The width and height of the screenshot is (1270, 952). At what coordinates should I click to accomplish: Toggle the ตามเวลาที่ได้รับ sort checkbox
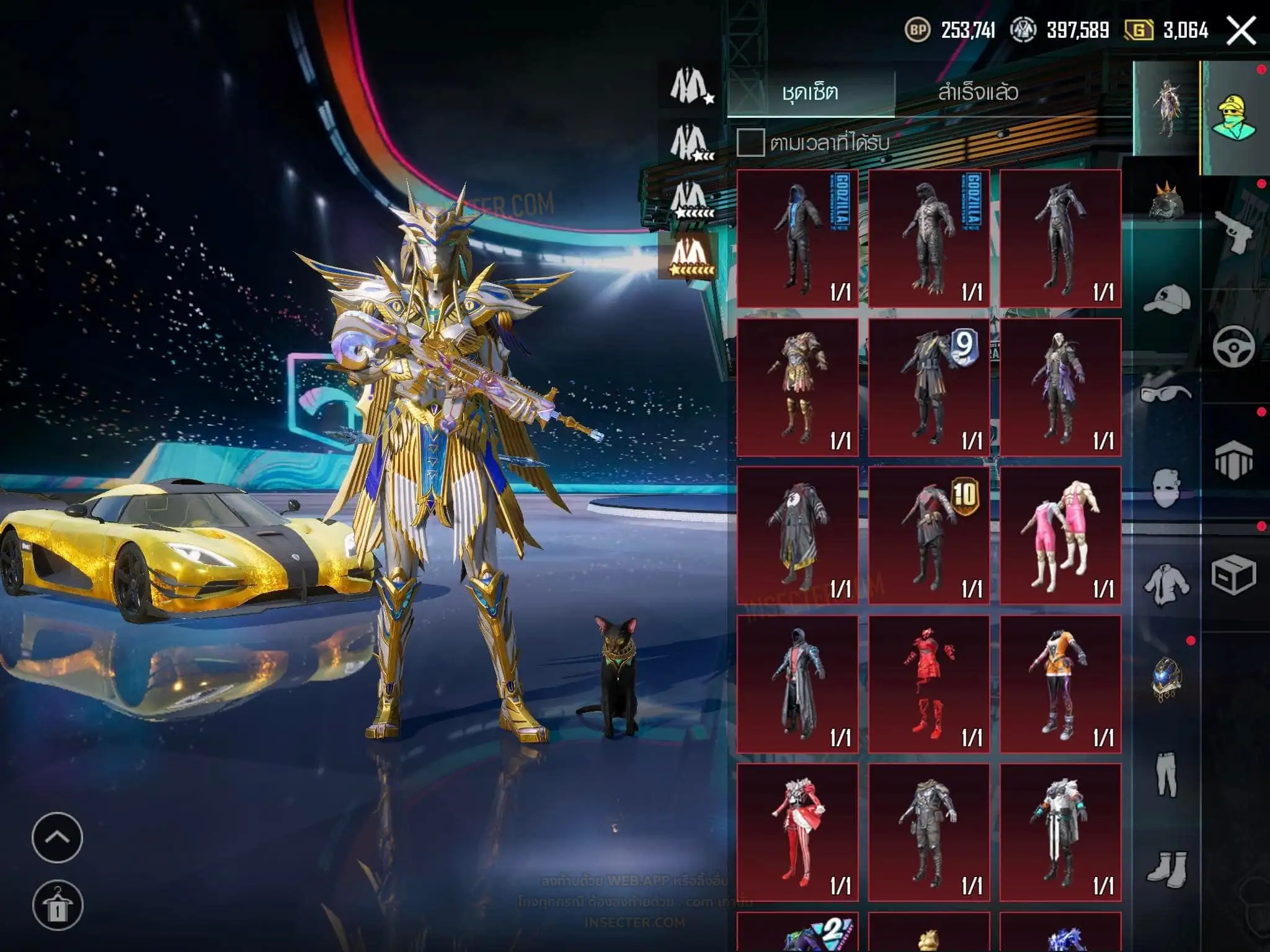(750, 143)
